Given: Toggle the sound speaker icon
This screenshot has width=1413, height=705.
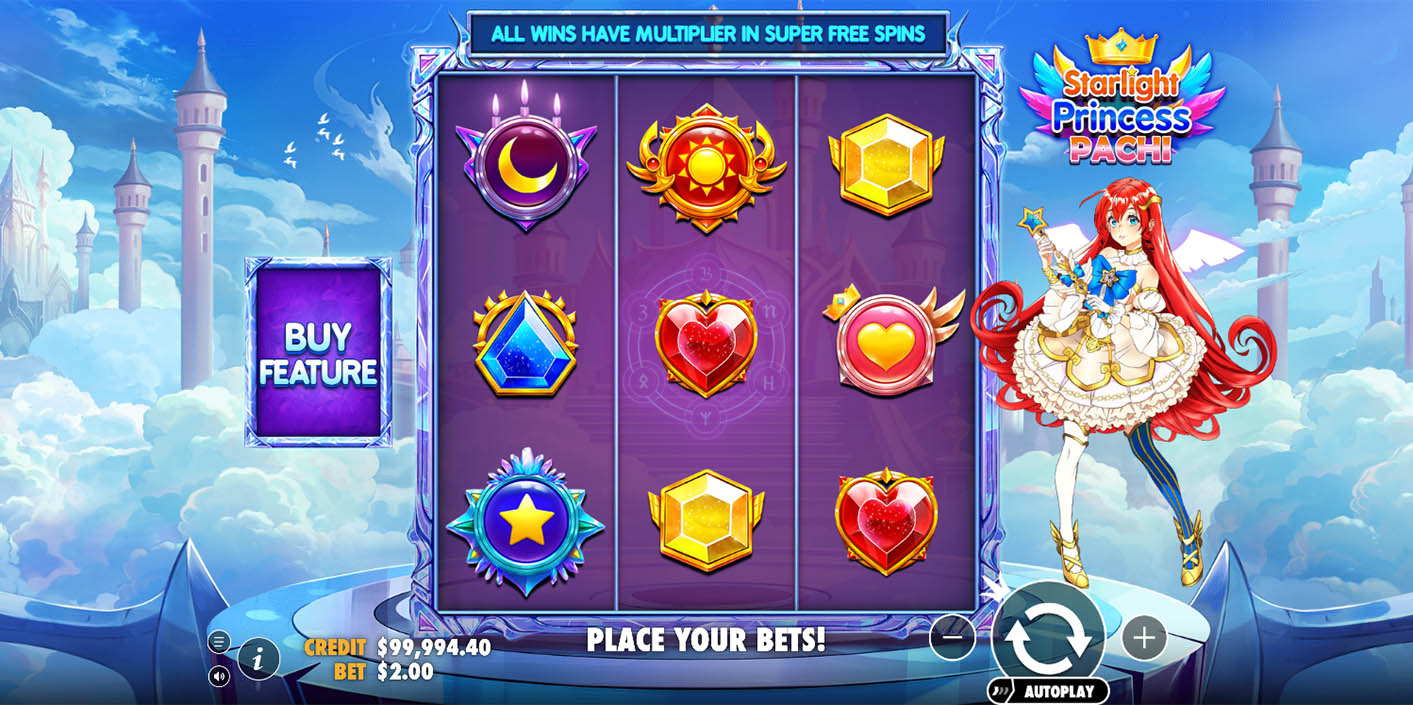Looking at the screenshot, I should [219, 676].
